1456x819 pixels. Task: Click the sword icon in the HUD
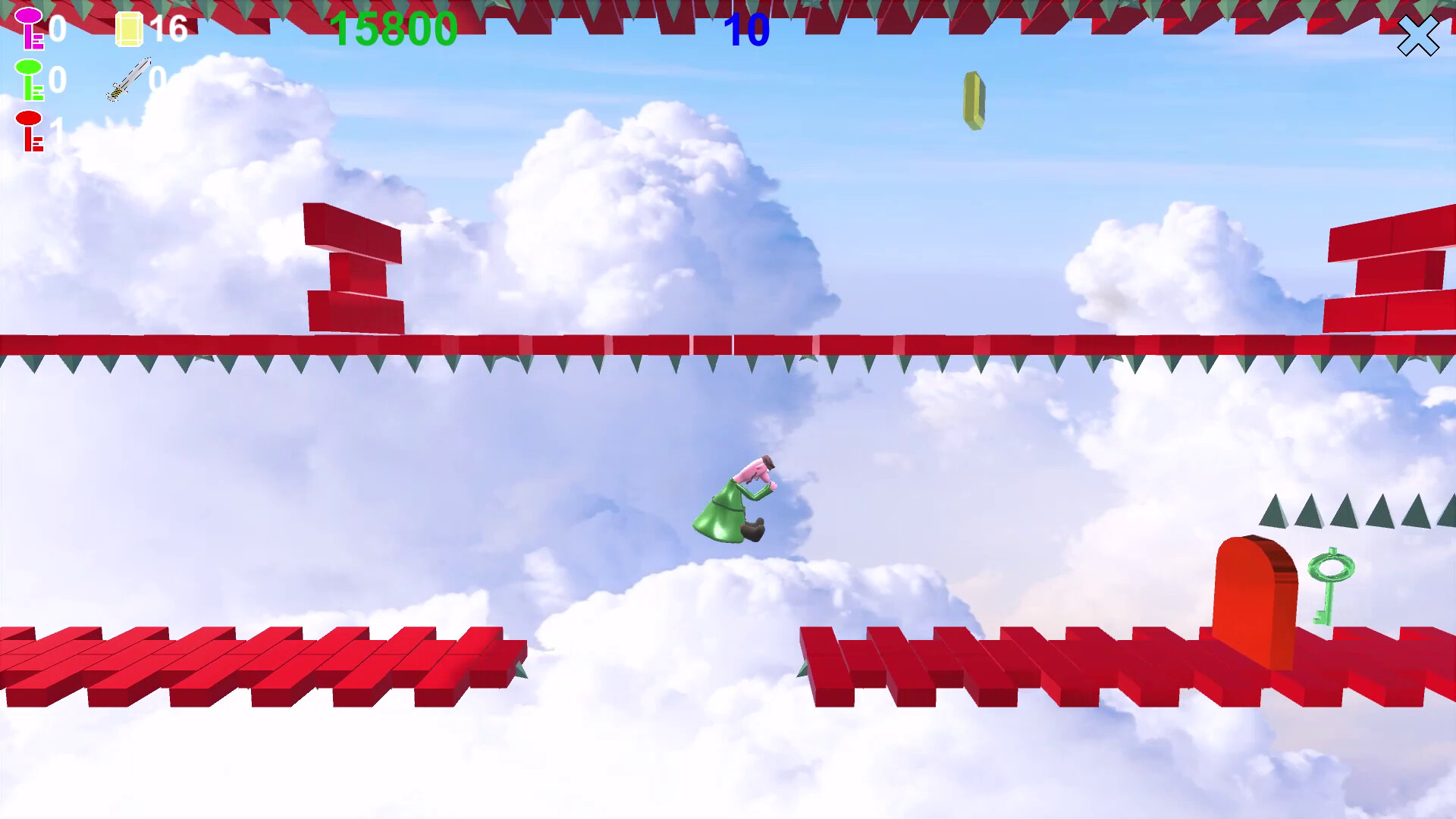click(129, 80)
